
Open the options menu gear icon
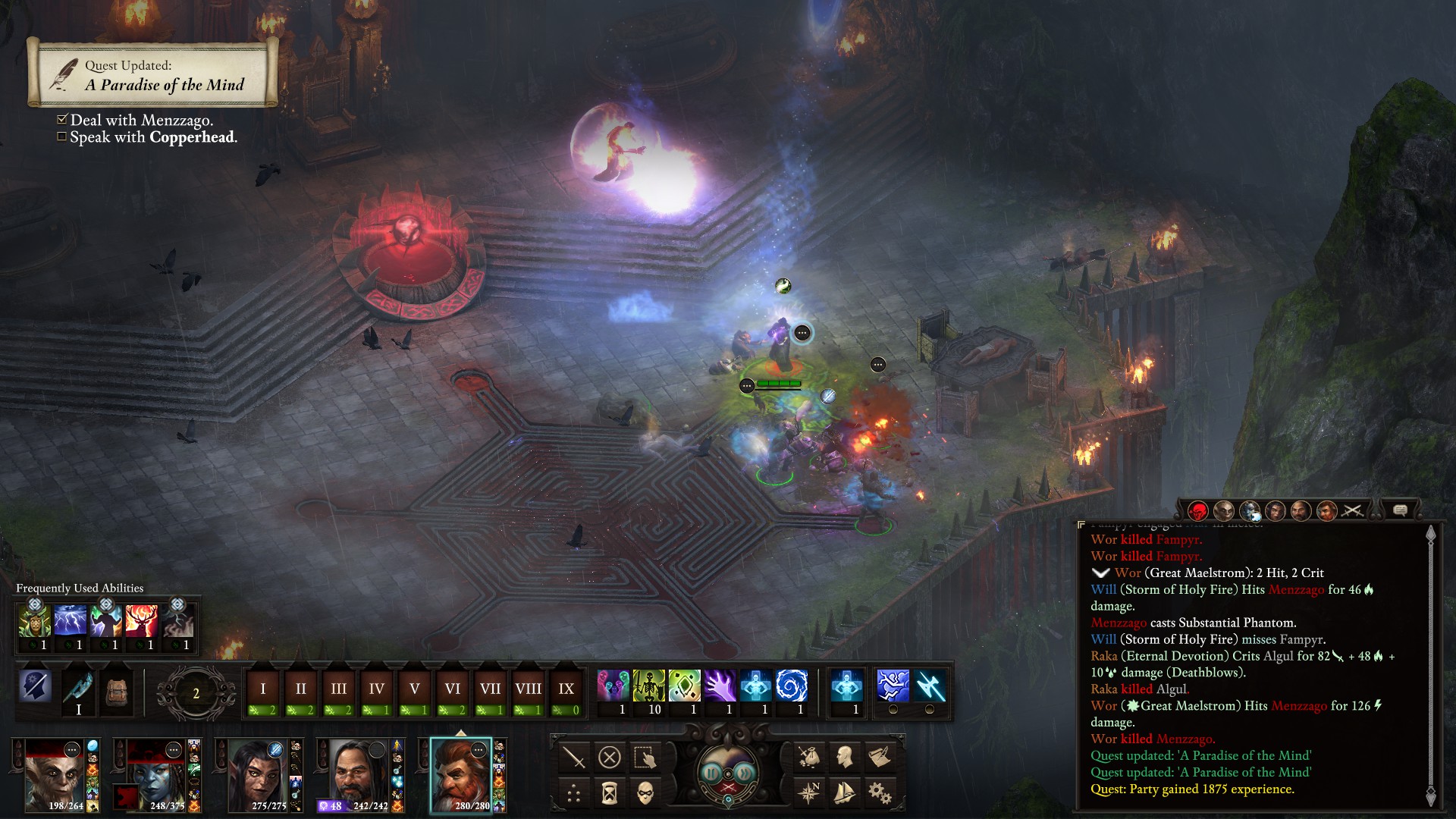(880, 793)
